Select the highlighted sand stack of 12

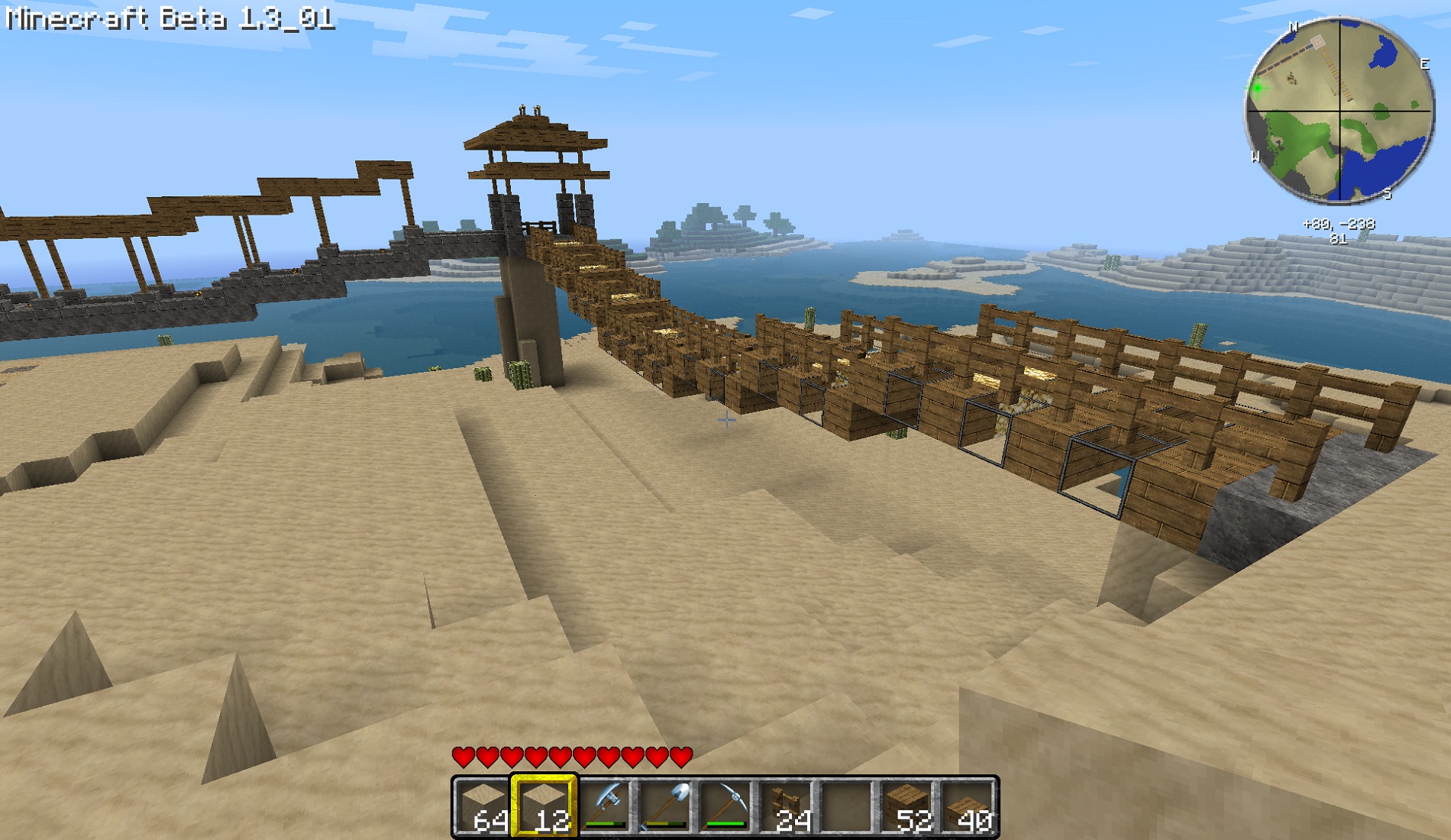pyautogui.click(x=543, y=807)
